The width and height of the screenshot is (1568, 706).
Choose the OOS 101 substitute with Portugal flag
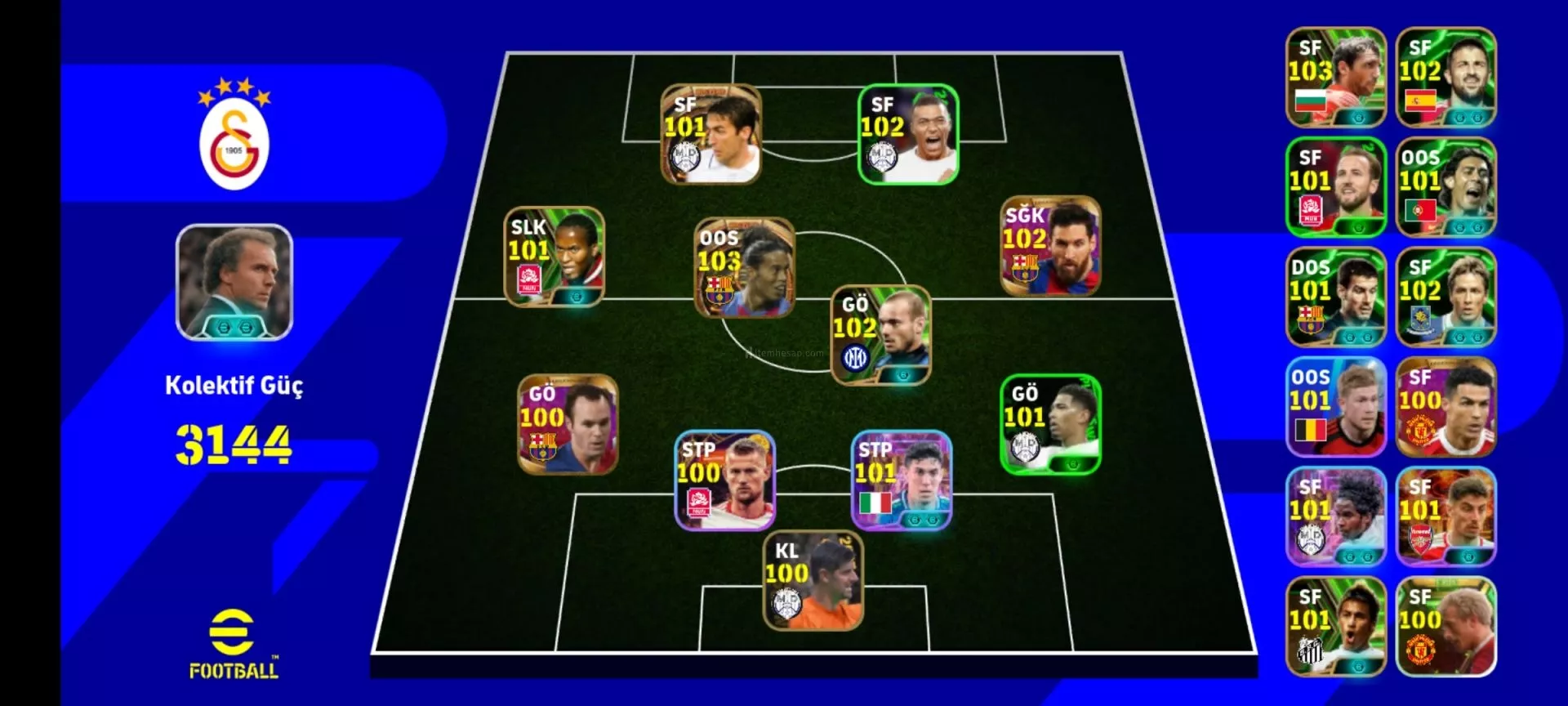pyautogui.click(x=1445, y=187)
